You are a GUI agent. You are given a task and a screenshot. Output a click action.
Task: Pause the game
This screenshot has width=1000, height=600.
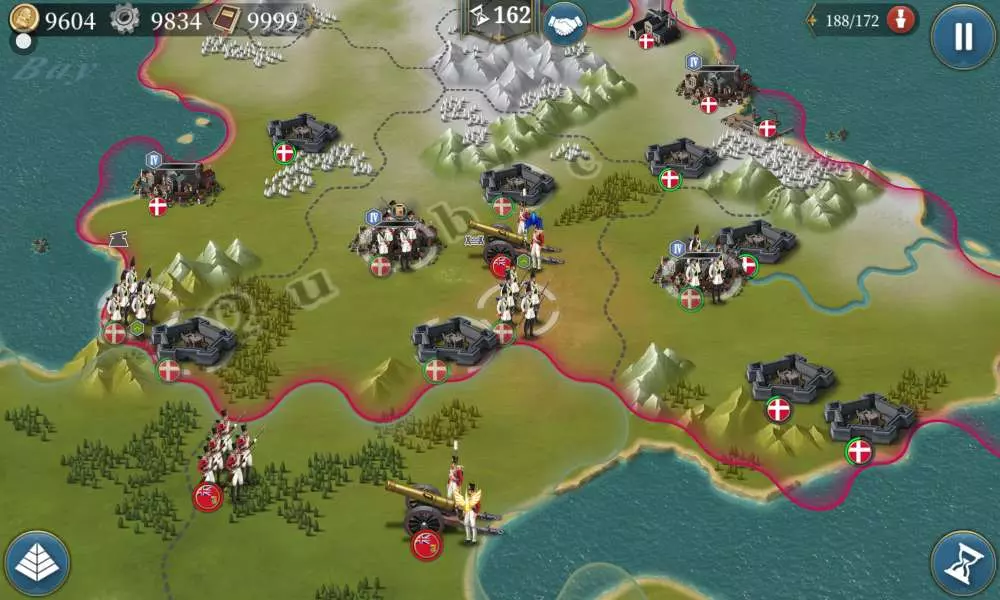[962, 37]
